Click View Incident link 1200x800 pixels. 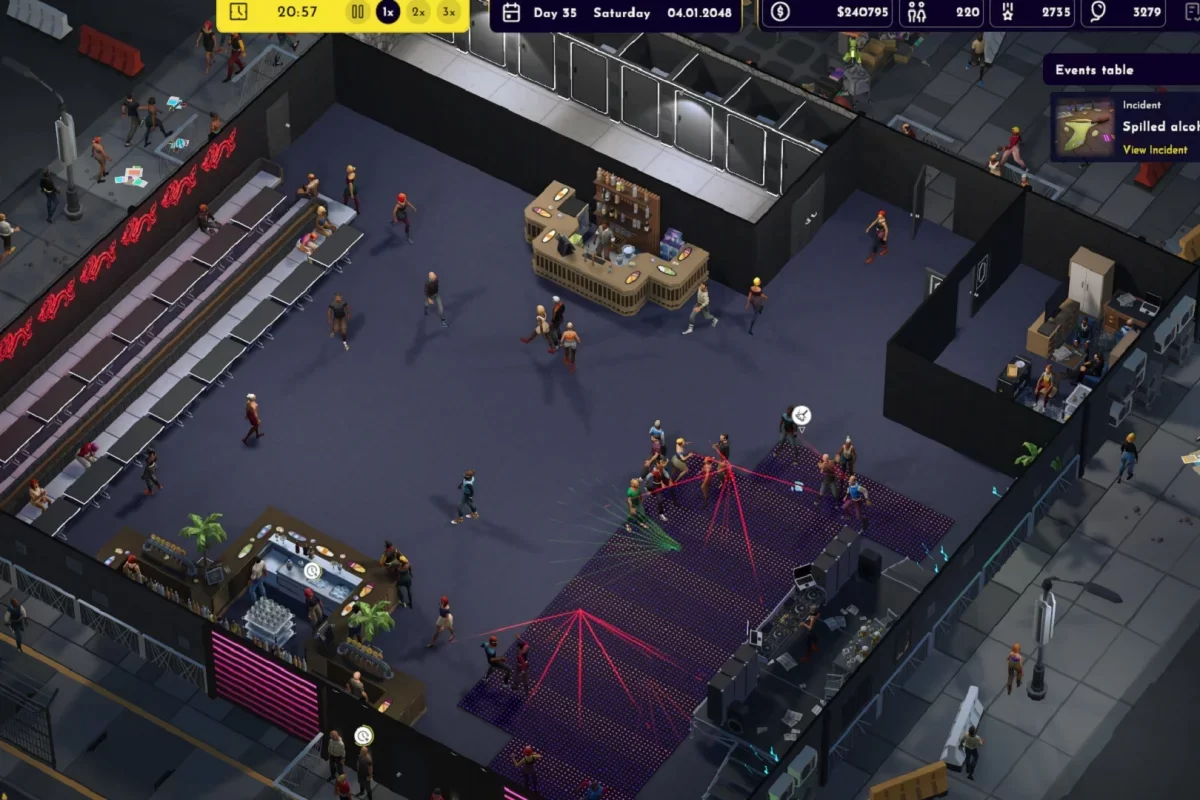point(1155,150)
